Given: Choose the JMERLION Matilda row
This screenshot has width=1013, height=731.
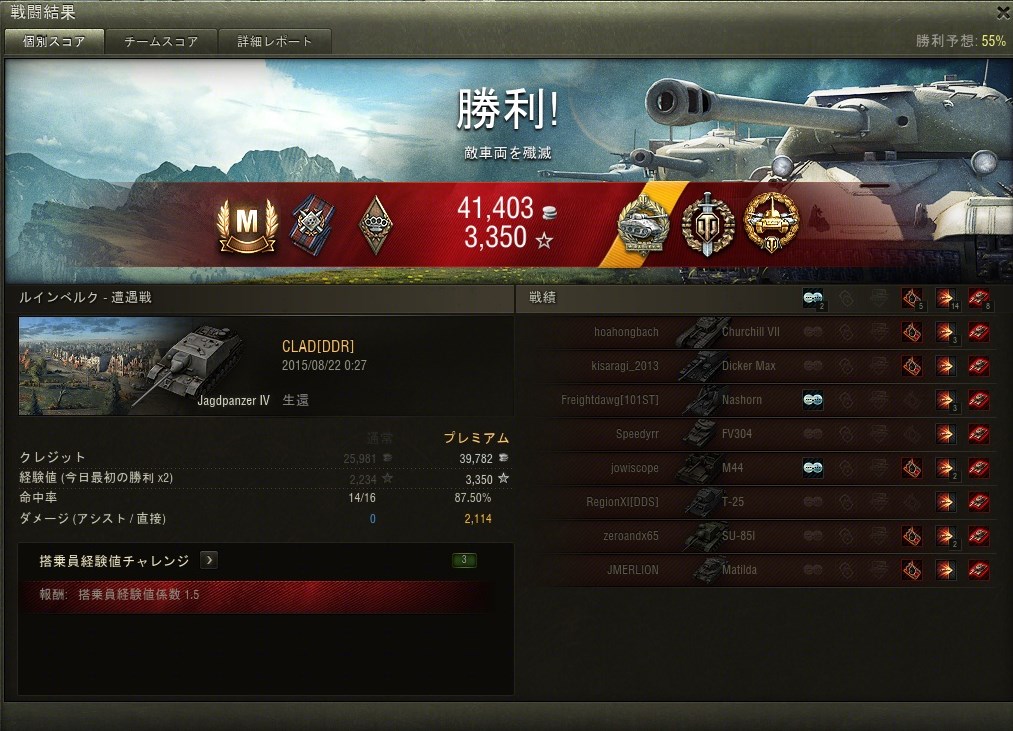Looking at the screenshot, I should [760, 570].
